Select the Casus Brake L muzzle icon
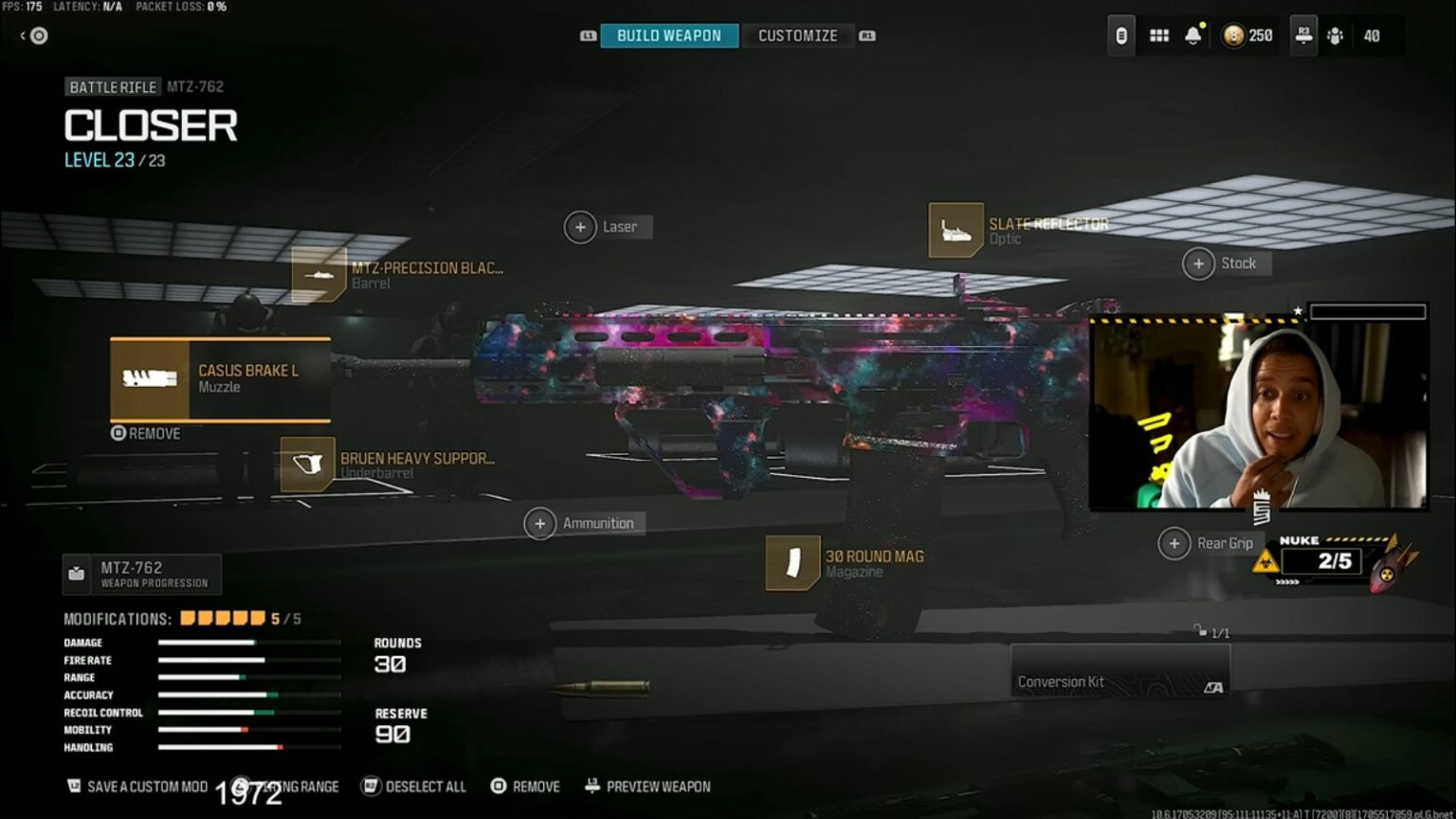Screen dimensions: 1456x819 (x=150, y=379)
